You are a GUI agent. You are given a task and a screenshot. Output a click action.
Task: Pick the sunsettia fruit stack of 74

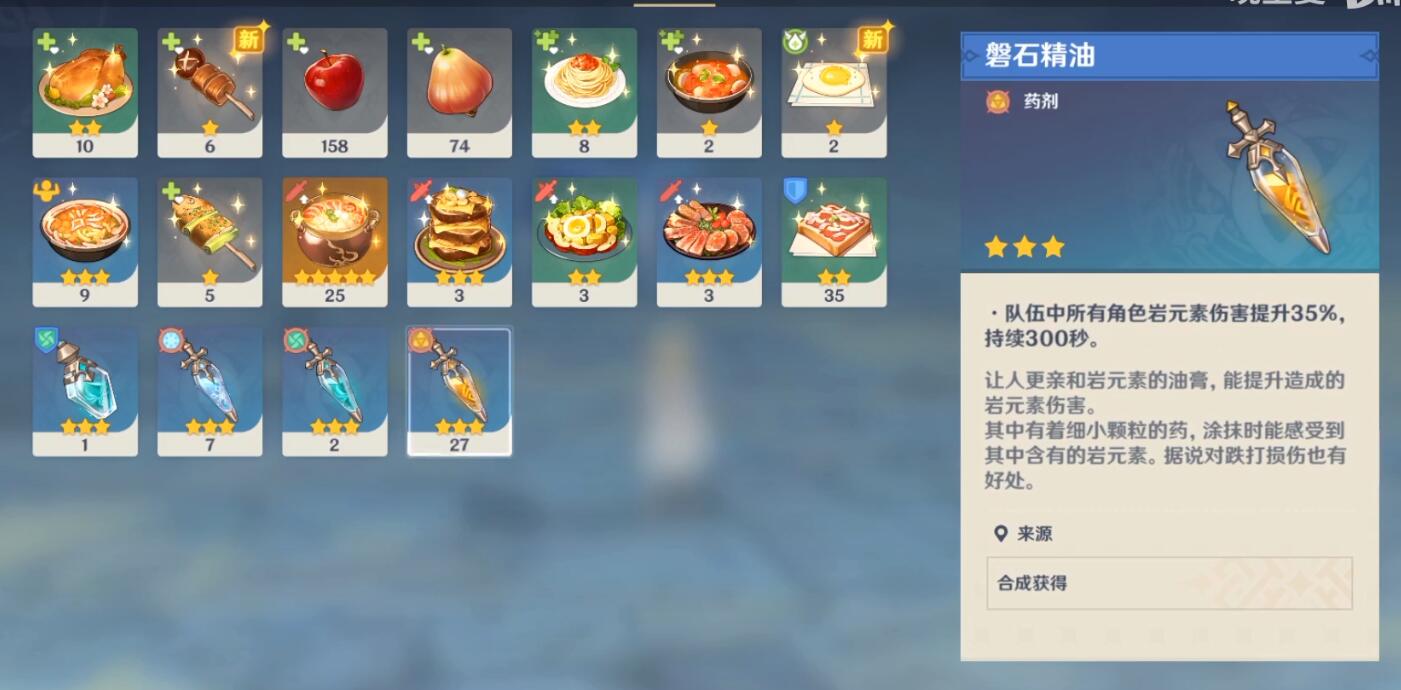460,92
